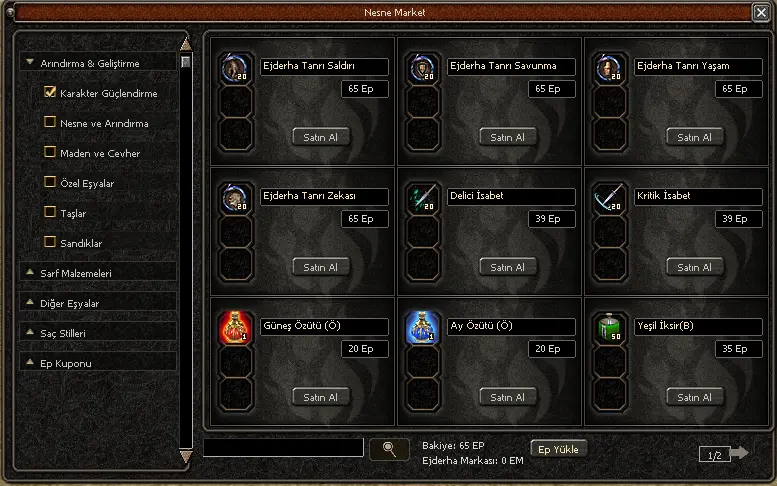Show the Ep Kuponu category
This screenshot has width=777, height=486.
(x=31, y=362)
